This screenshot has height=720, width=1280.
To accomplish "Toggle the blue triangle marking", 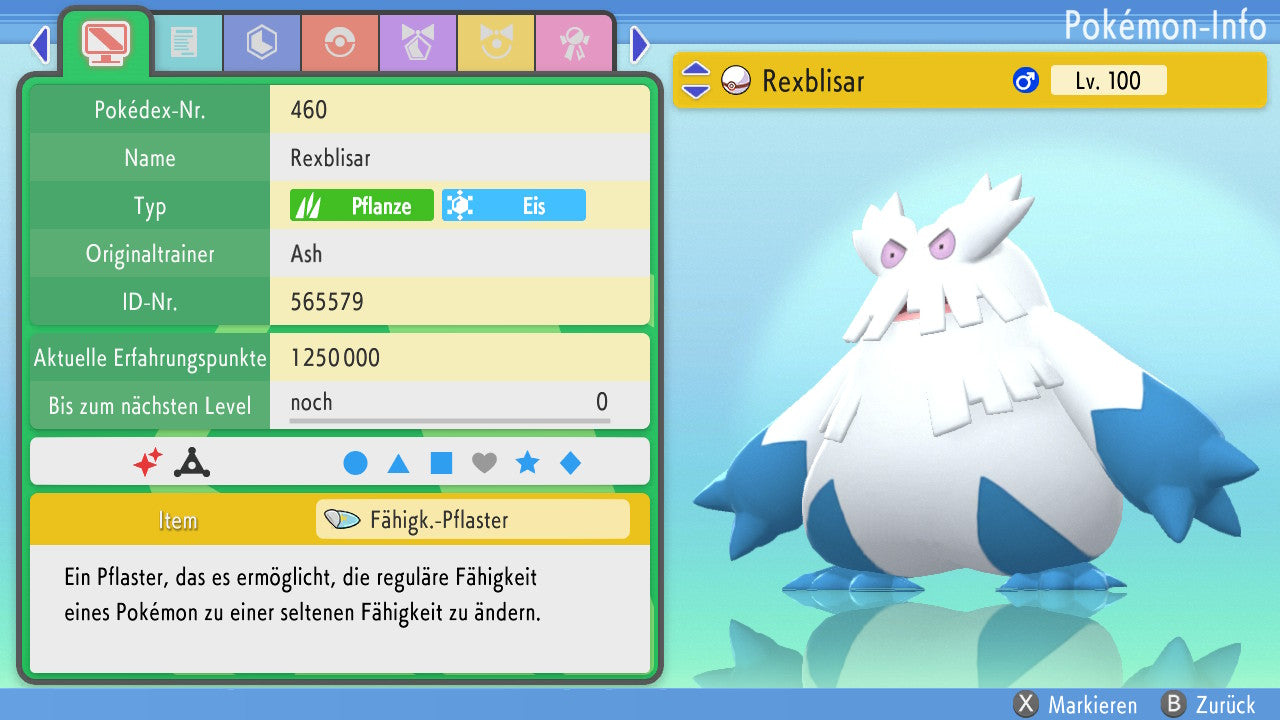I will (x=398, y=463).
